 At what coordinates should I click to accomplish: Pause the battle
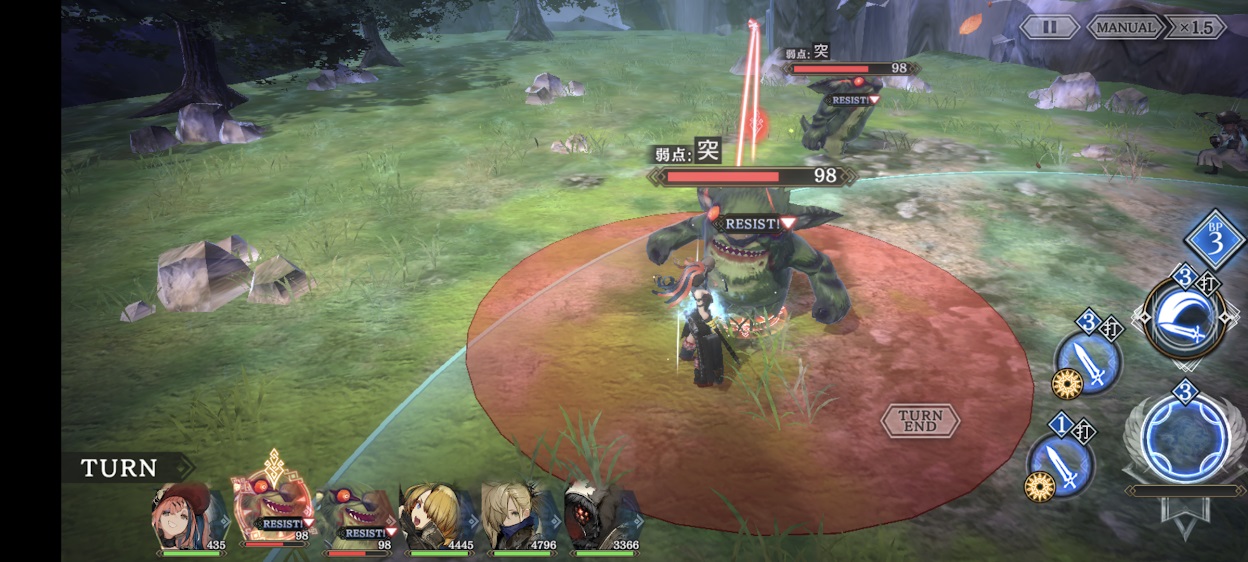pyautogui.click(x=1048, y=27)
